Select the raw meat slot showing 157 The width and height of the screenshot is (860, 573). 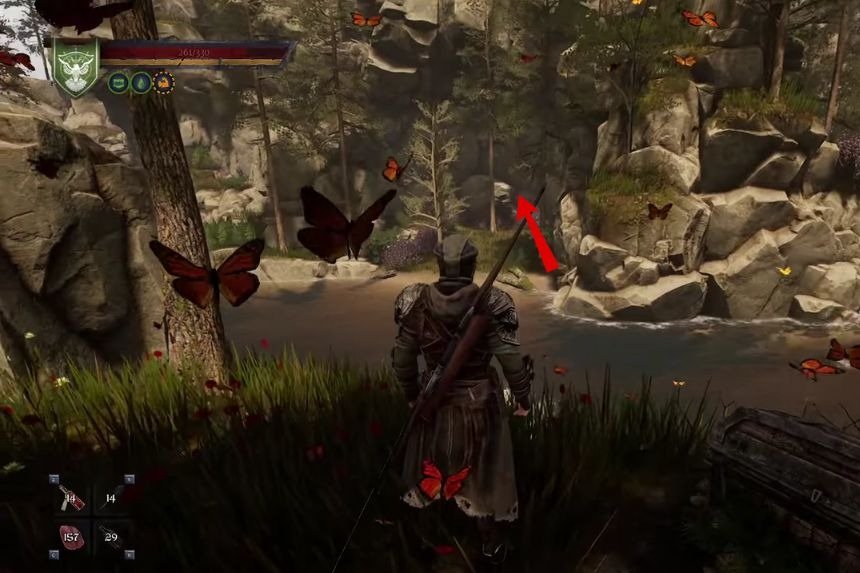point(71,537)
